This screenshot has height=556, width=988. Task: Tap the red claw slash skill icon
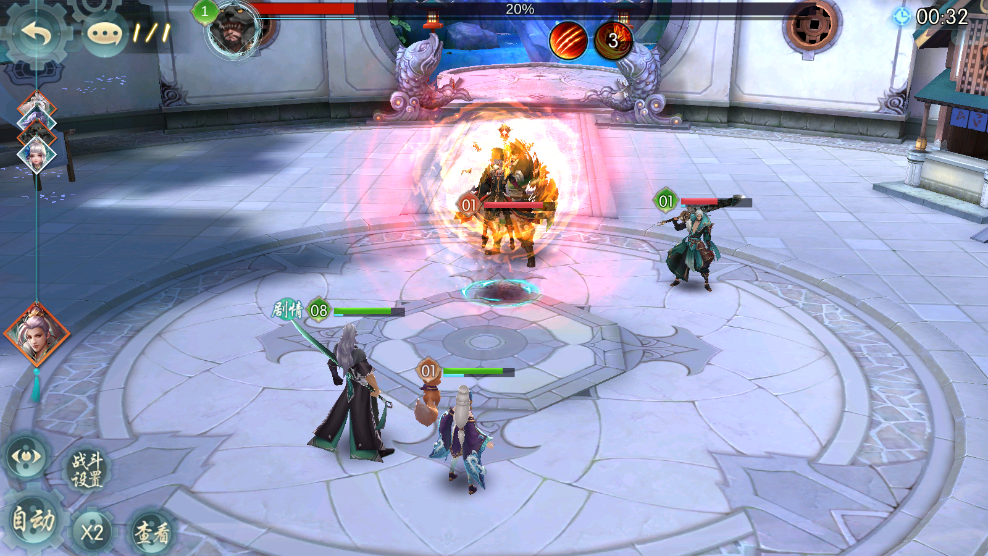point(568,39)
